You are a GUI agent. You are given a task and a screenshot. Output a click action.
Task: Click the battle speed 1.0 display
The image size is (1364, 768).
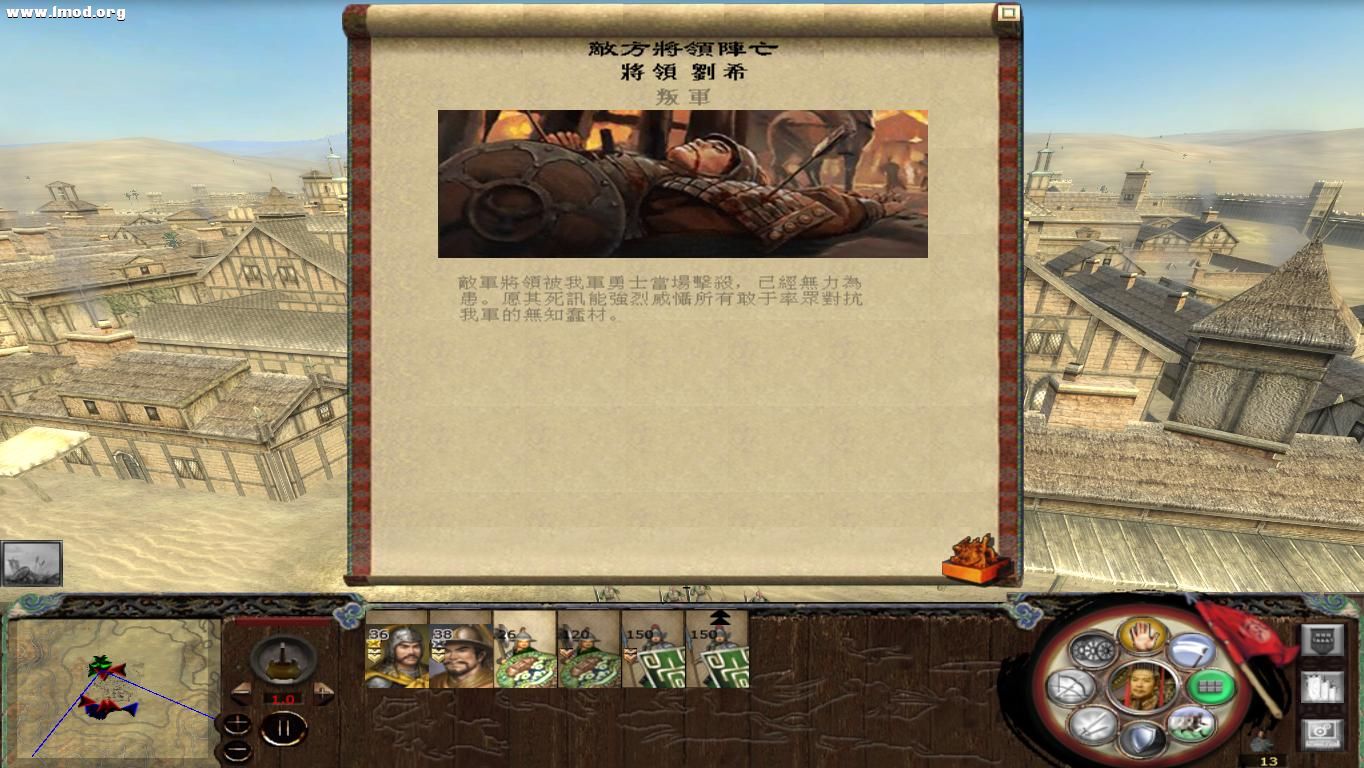click(x=285, y=699)
